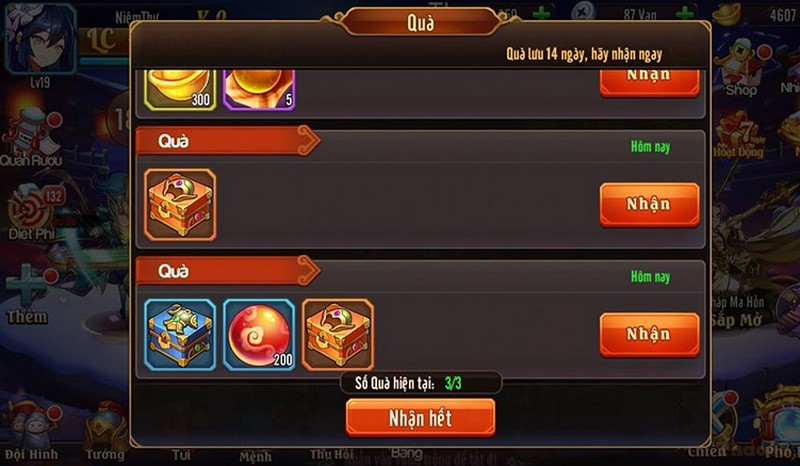
Task: Open the Quán Rượu tavern
Action: click(x=32, y=140)
